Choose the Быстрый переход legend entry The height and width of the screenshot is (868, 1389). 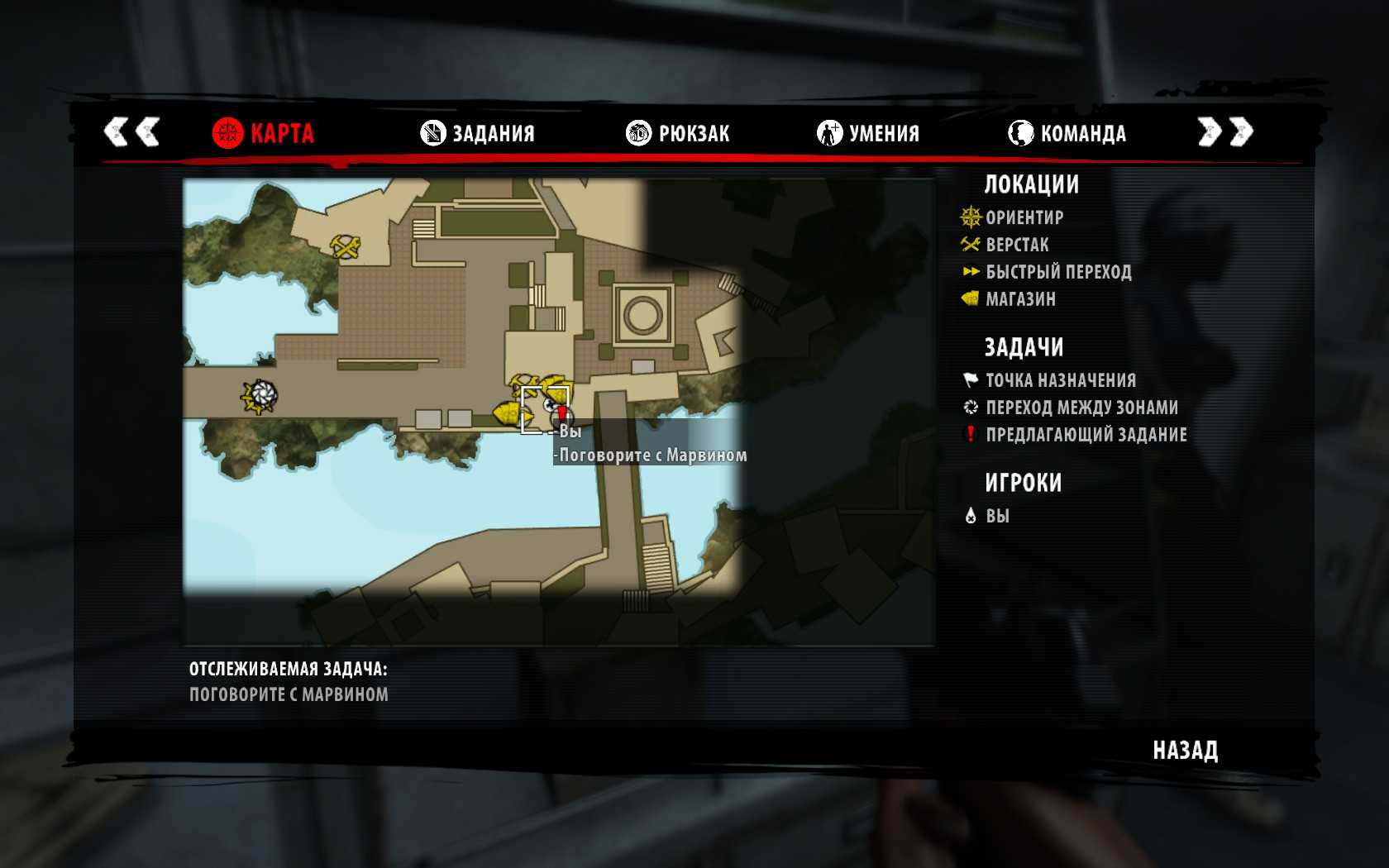pyautogui.click(x=1057, y=272)
